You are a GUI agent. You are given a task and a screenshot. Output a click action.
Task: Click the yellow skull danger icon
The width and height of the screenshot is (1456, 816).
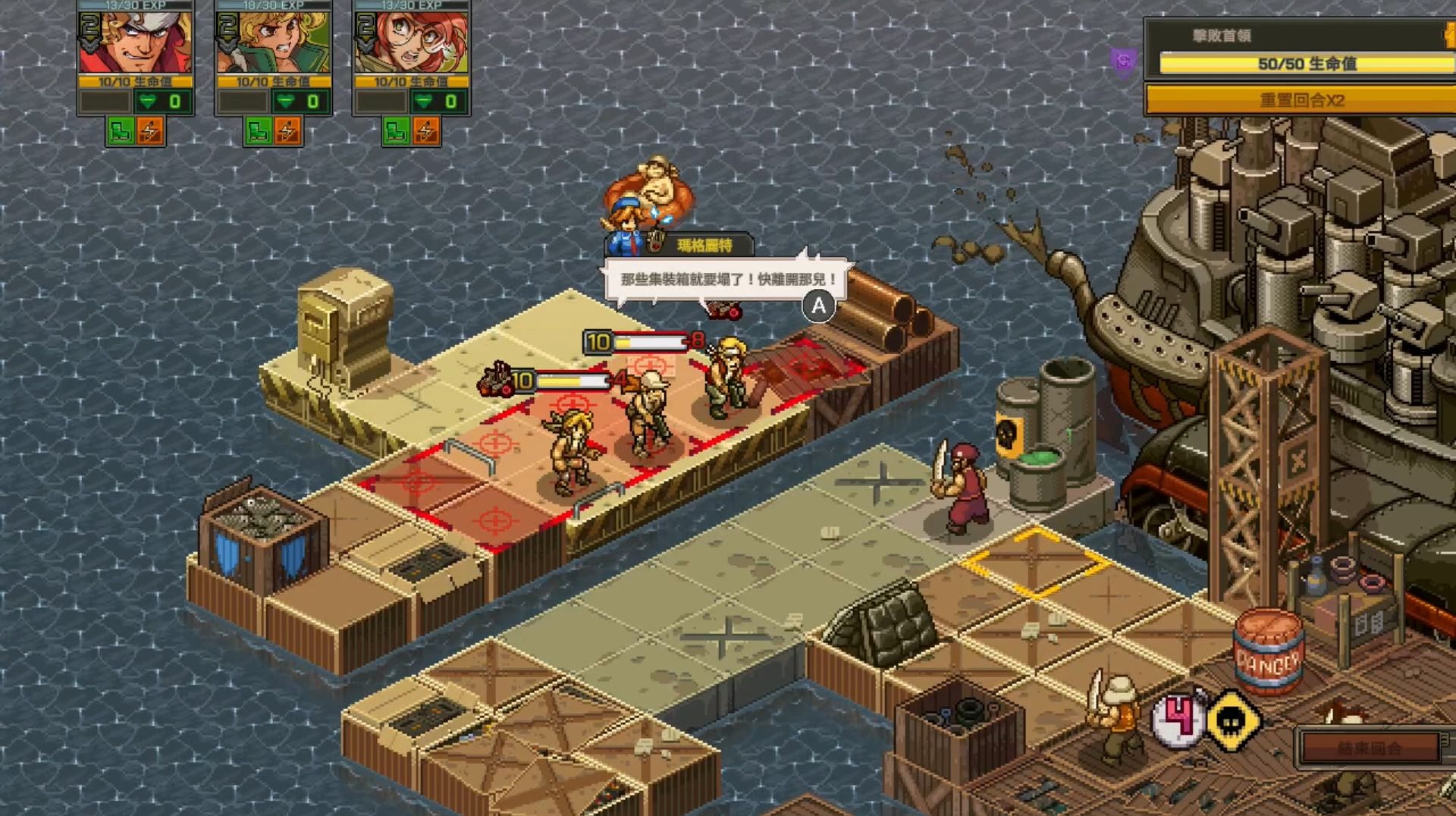pyautogui.click(x=1232, y=720)
